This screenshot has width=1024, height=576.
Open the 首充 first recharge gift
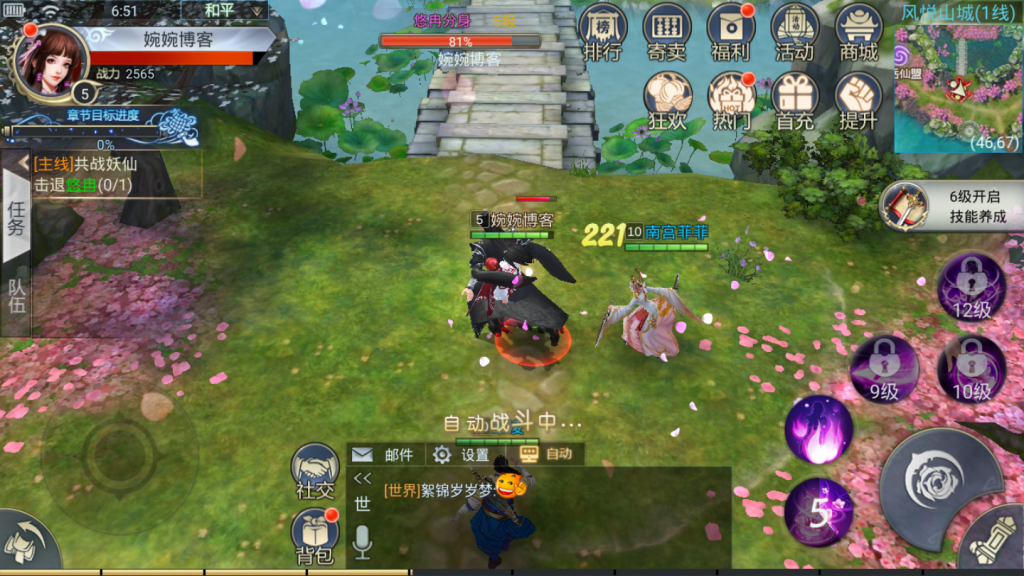coord(795,100)
